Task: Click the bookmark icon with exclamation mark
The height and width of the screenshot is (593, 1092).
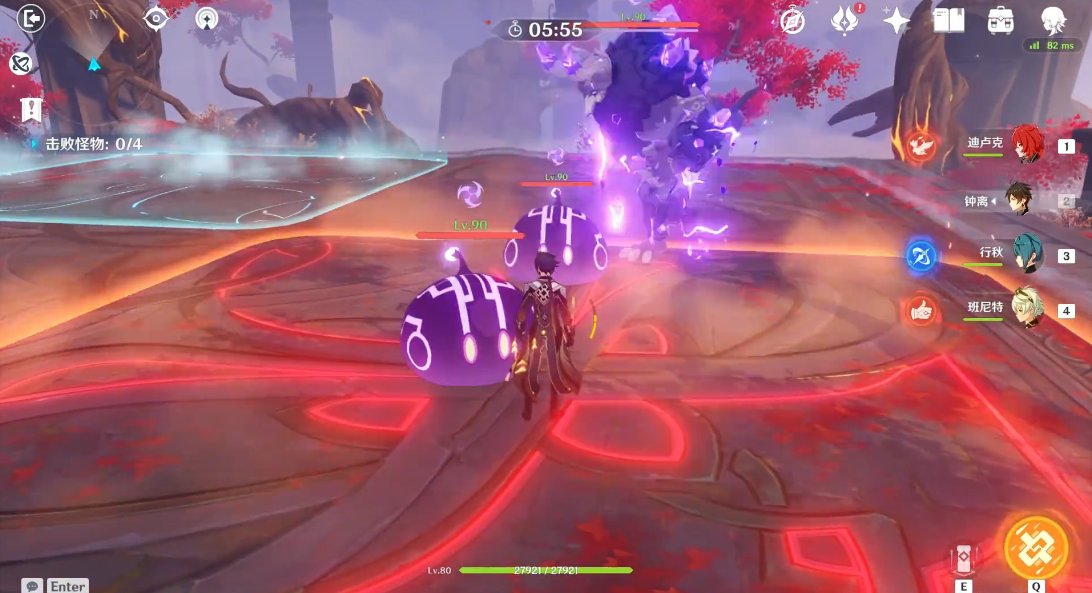Action: [x=32, y=109]
